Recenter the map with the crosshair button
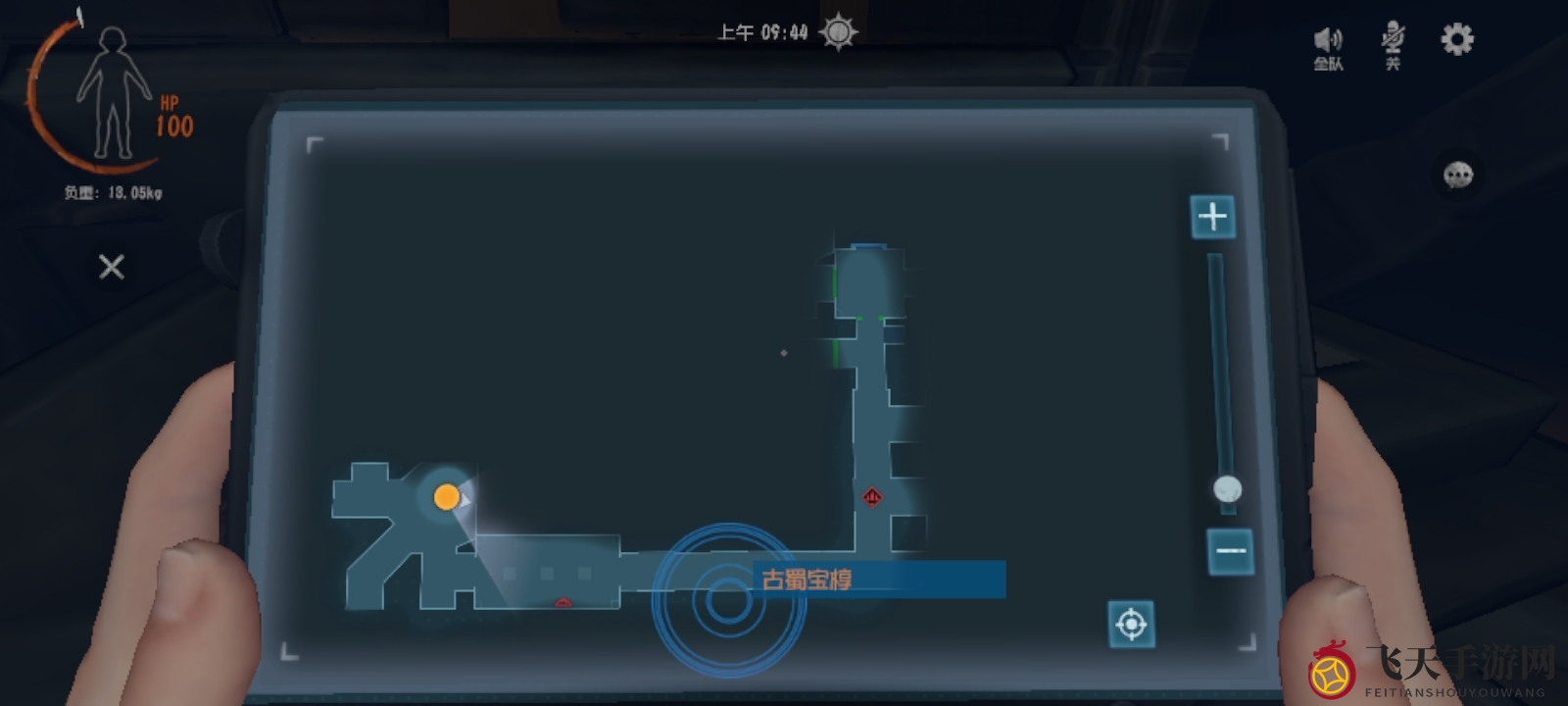Screen dimensions: 1568x706 [1131, 624]
